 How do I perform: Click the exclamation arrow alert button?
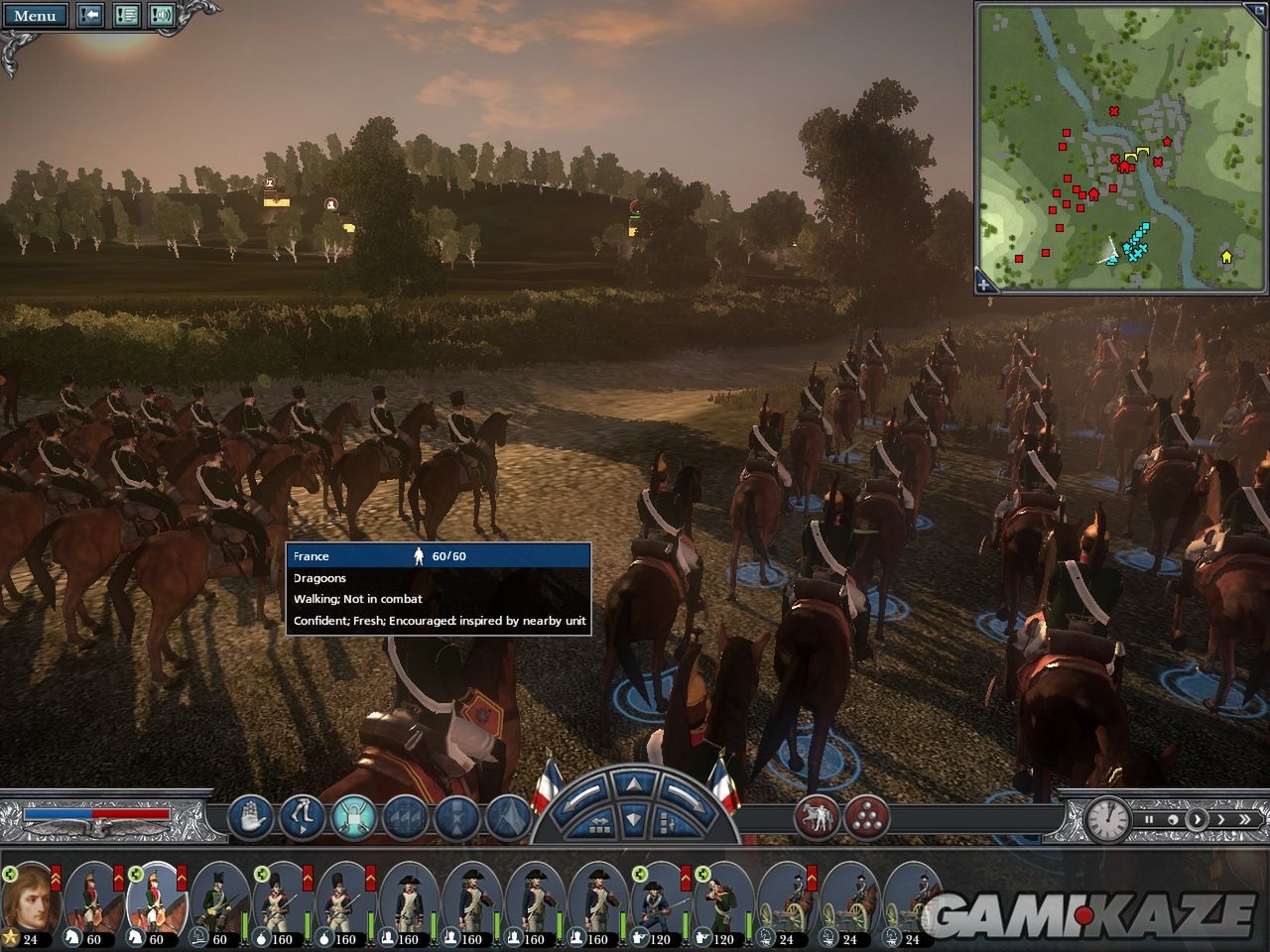(90, 15)
